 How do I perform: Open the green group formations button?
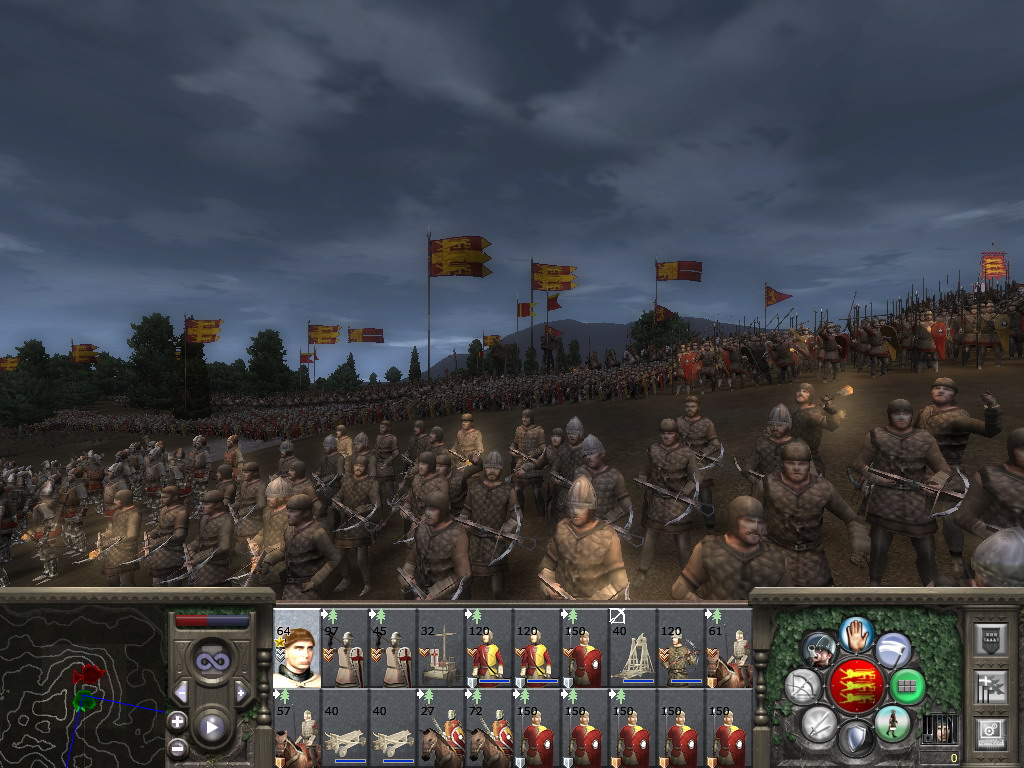coord(908,686)
